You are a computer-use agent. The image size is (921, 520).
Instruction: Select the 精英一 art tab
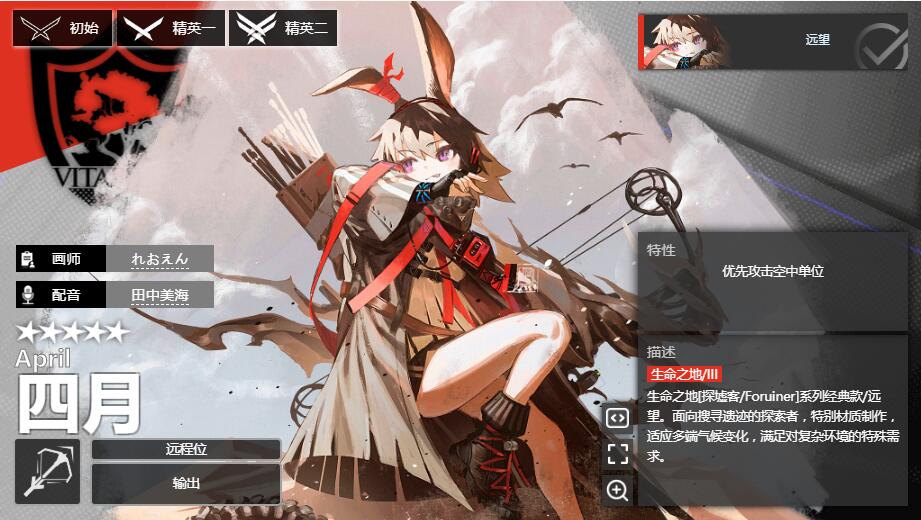click(170, 28)
